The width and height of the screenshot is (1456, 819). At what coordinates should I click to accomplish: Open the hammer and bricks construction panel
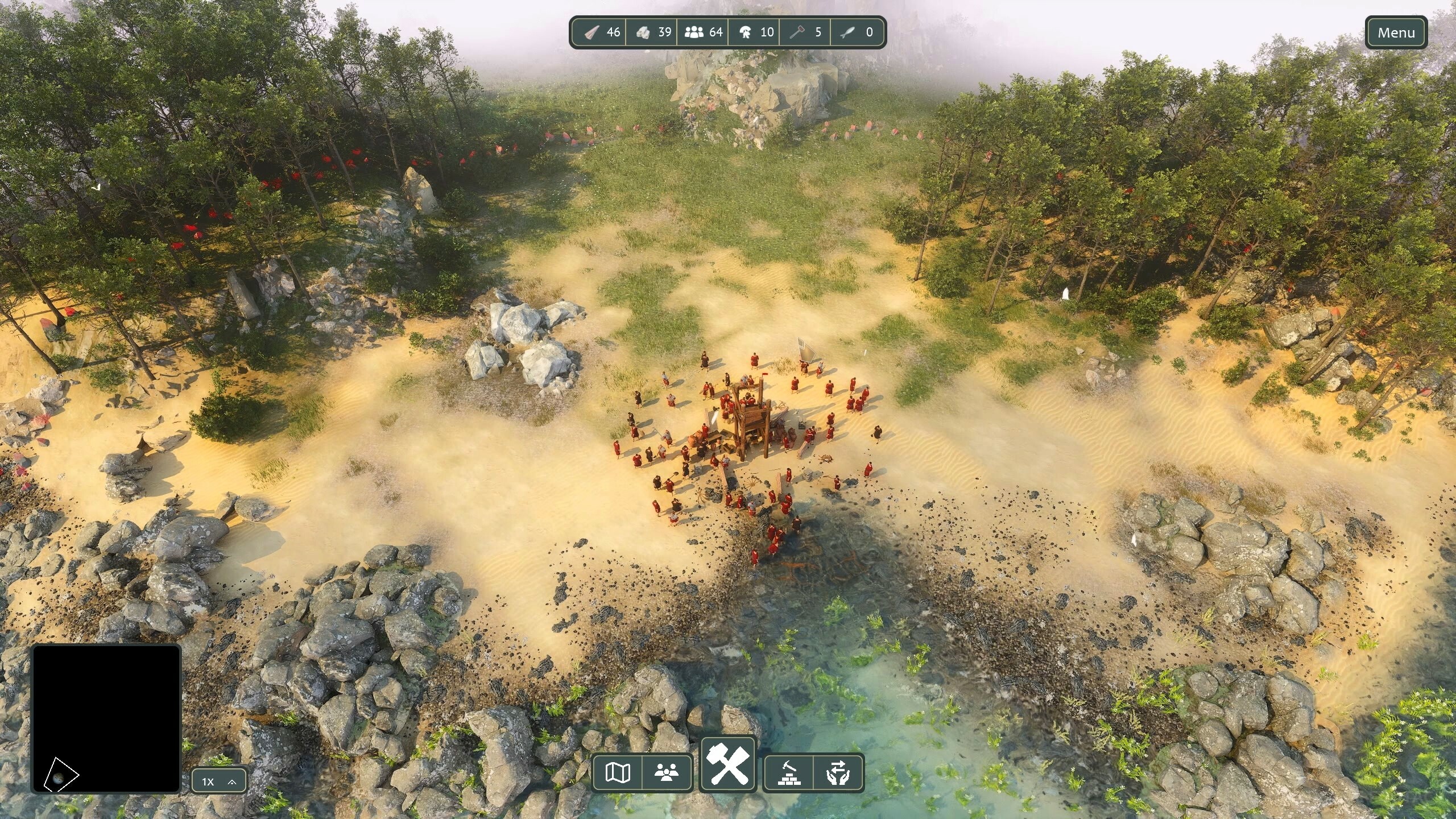tap(789, 772)
